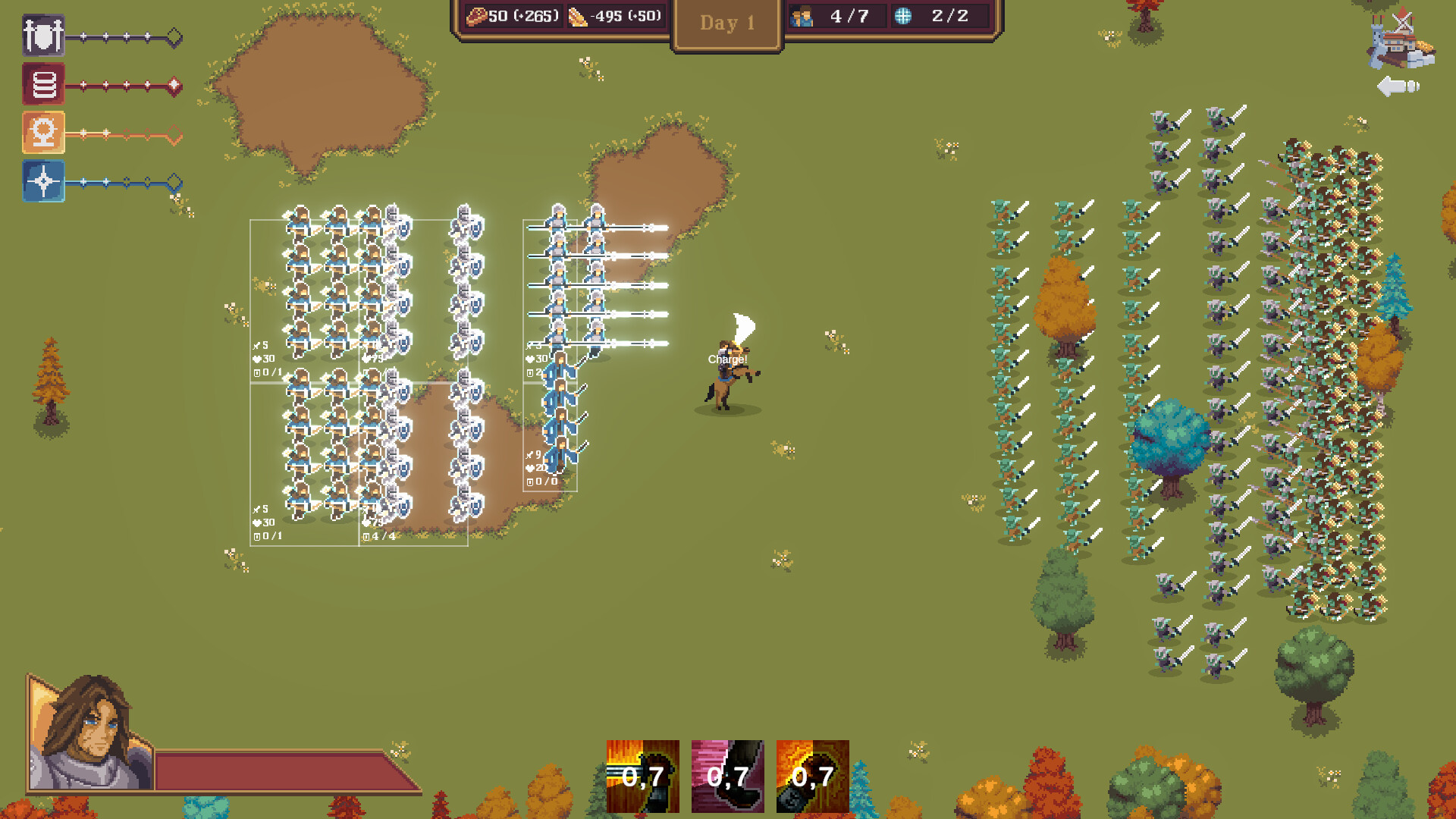Click the gold wheat resource icon

[x=576, y=15]
